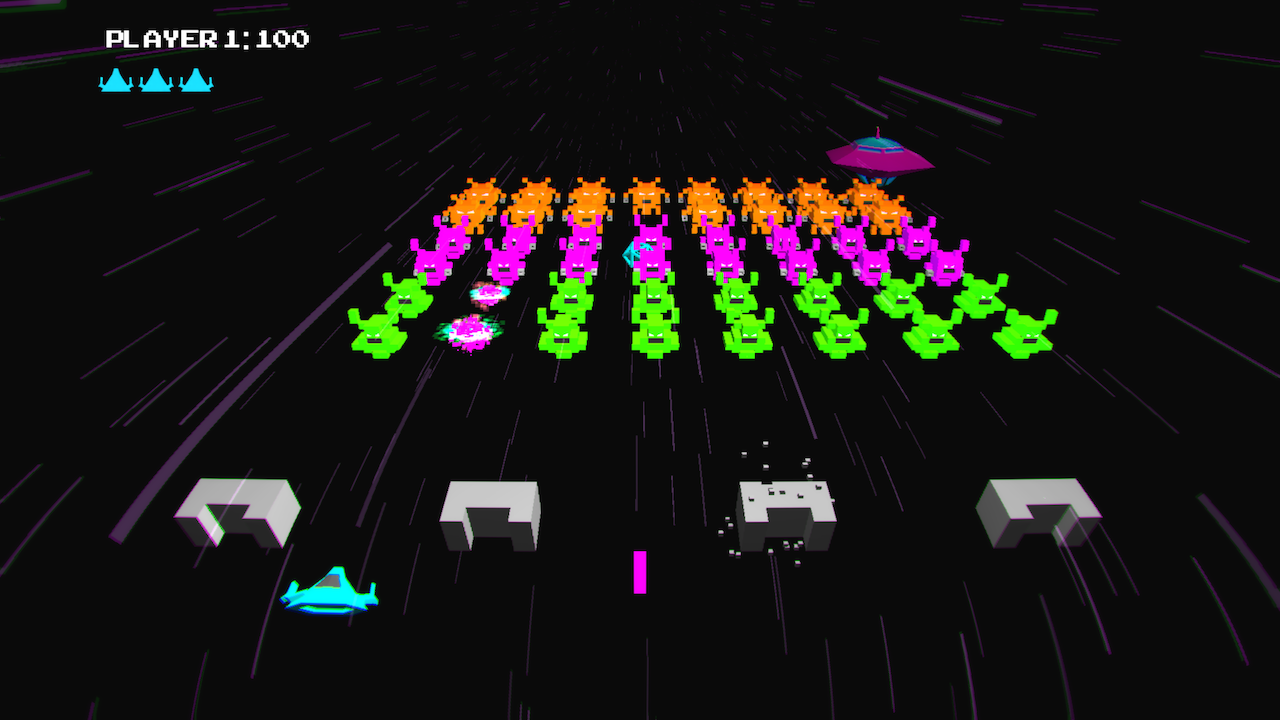The width and height of the screenshot is (1280, 720).
Task: Click the magenta projectile above the ship
Action: point(639,572)
